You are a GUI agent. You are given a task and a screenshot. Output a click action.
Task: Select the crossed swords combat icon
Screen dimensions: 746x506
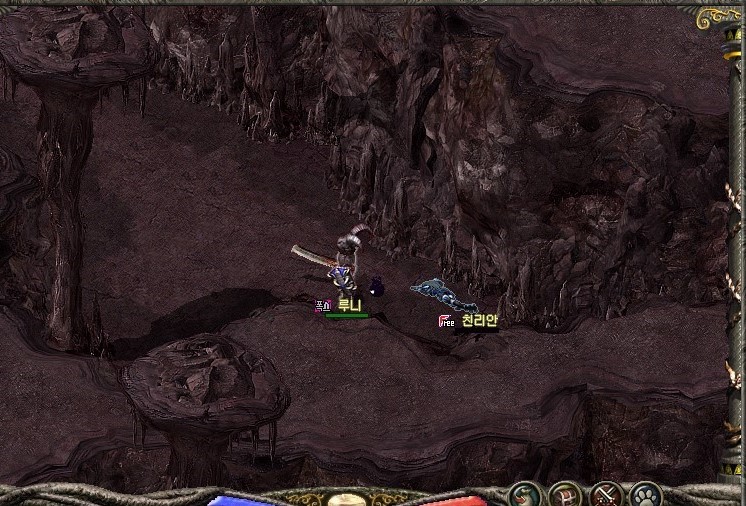tap(606, 494)
